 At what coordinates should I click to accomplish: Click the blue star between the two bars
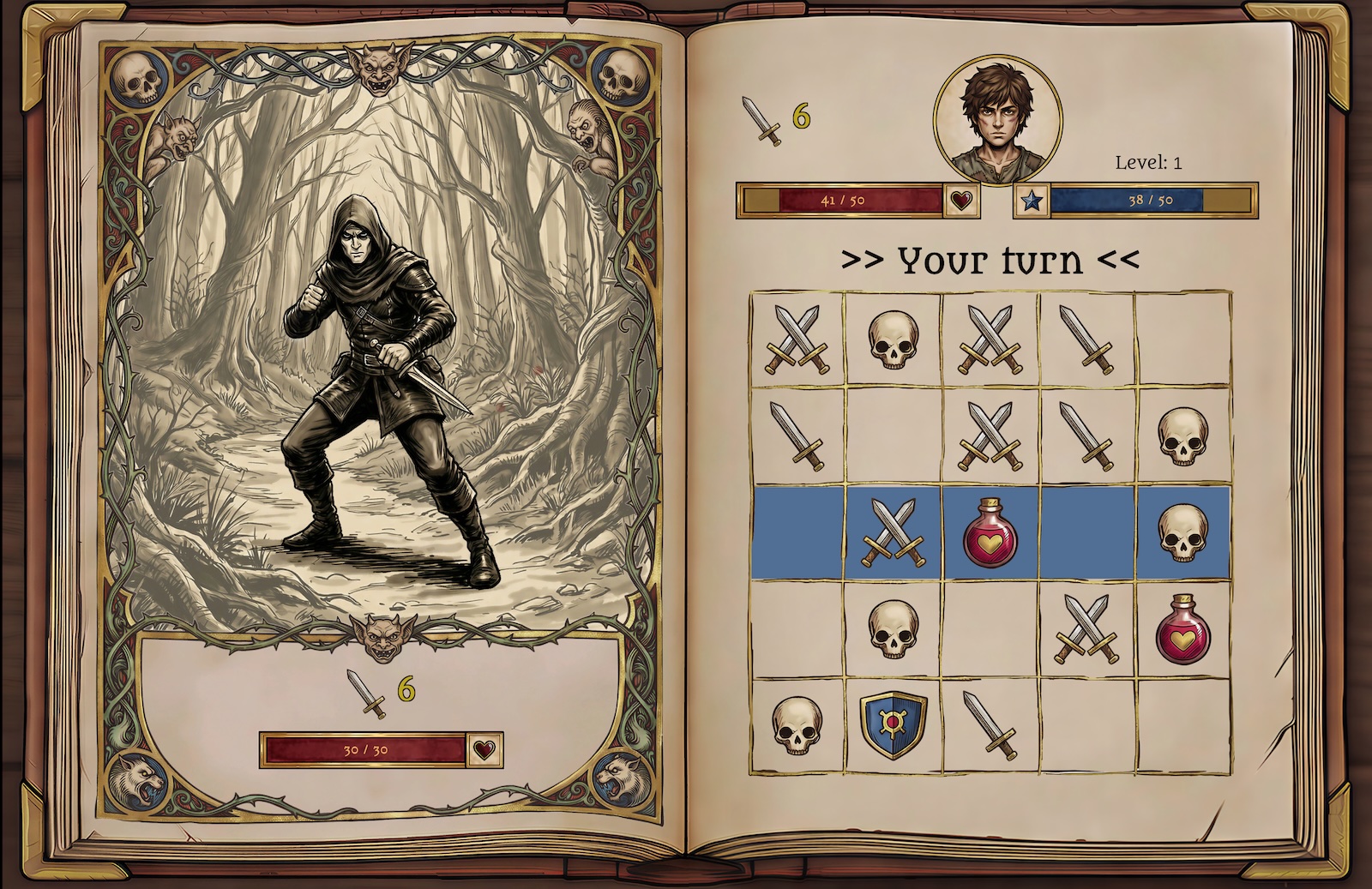point(1032,202)
